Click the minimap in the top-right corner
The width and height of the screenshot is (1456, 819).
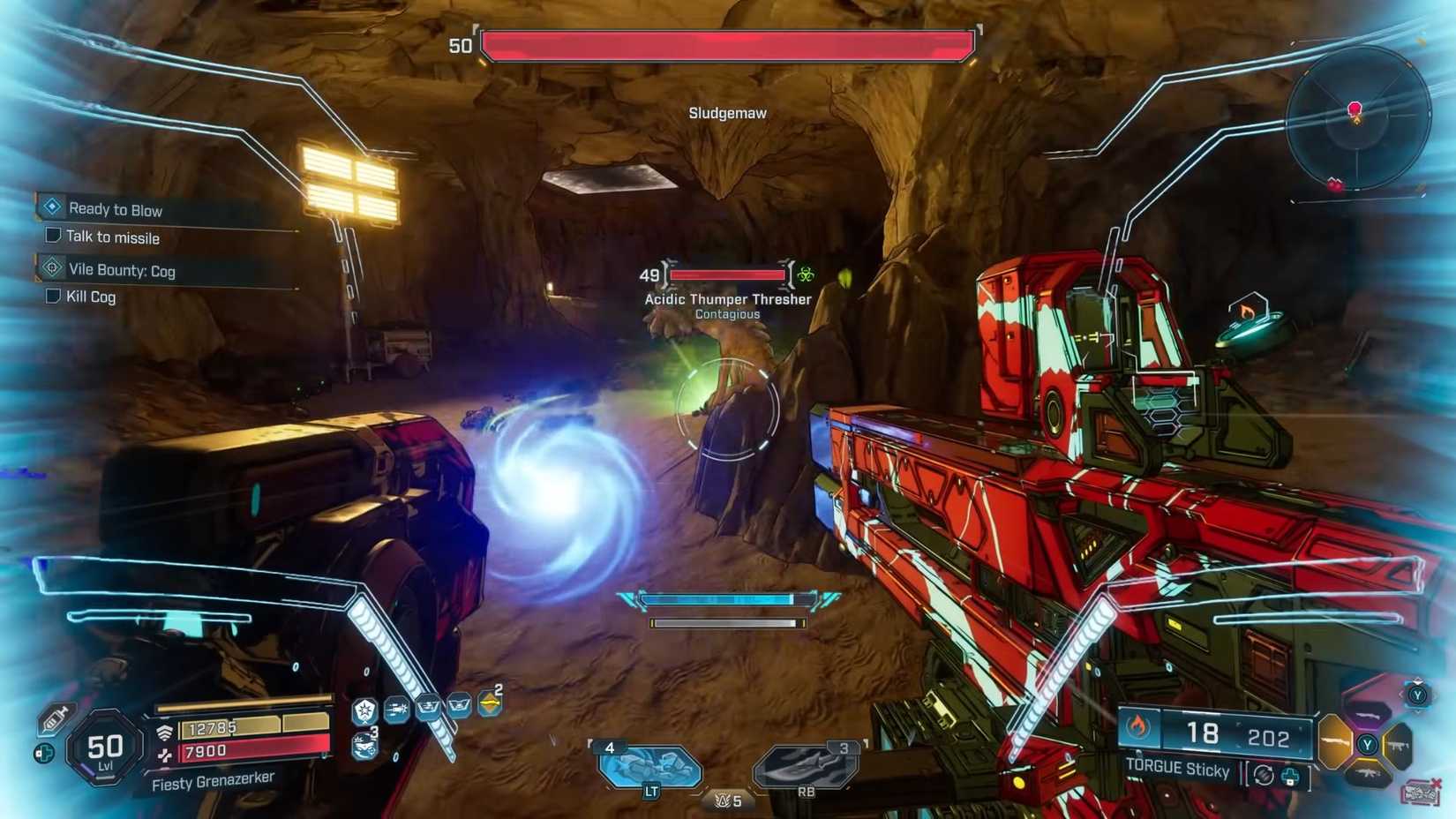[1355, 119]
